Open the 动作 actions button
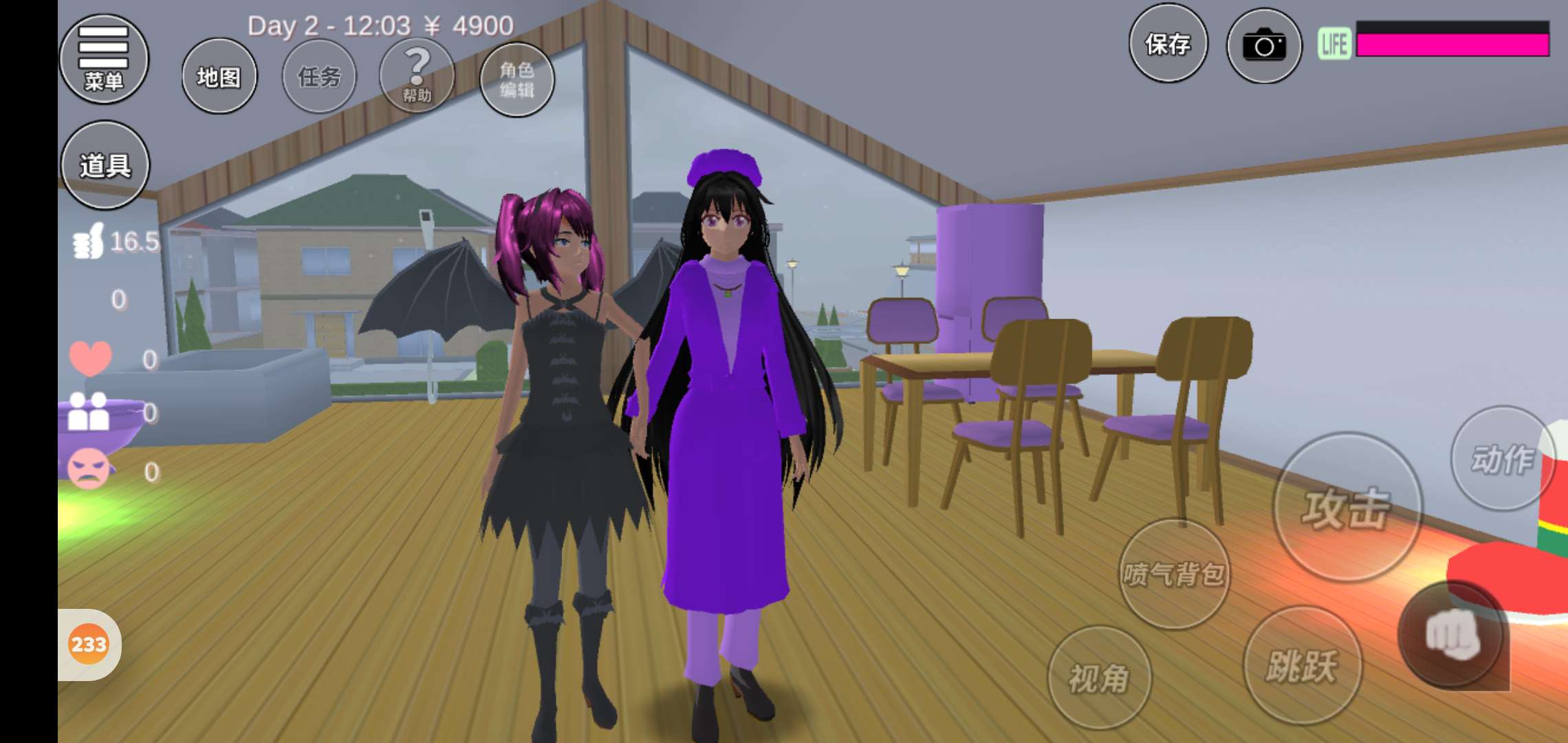1568x743 pixels. [x=1502, y=459]
